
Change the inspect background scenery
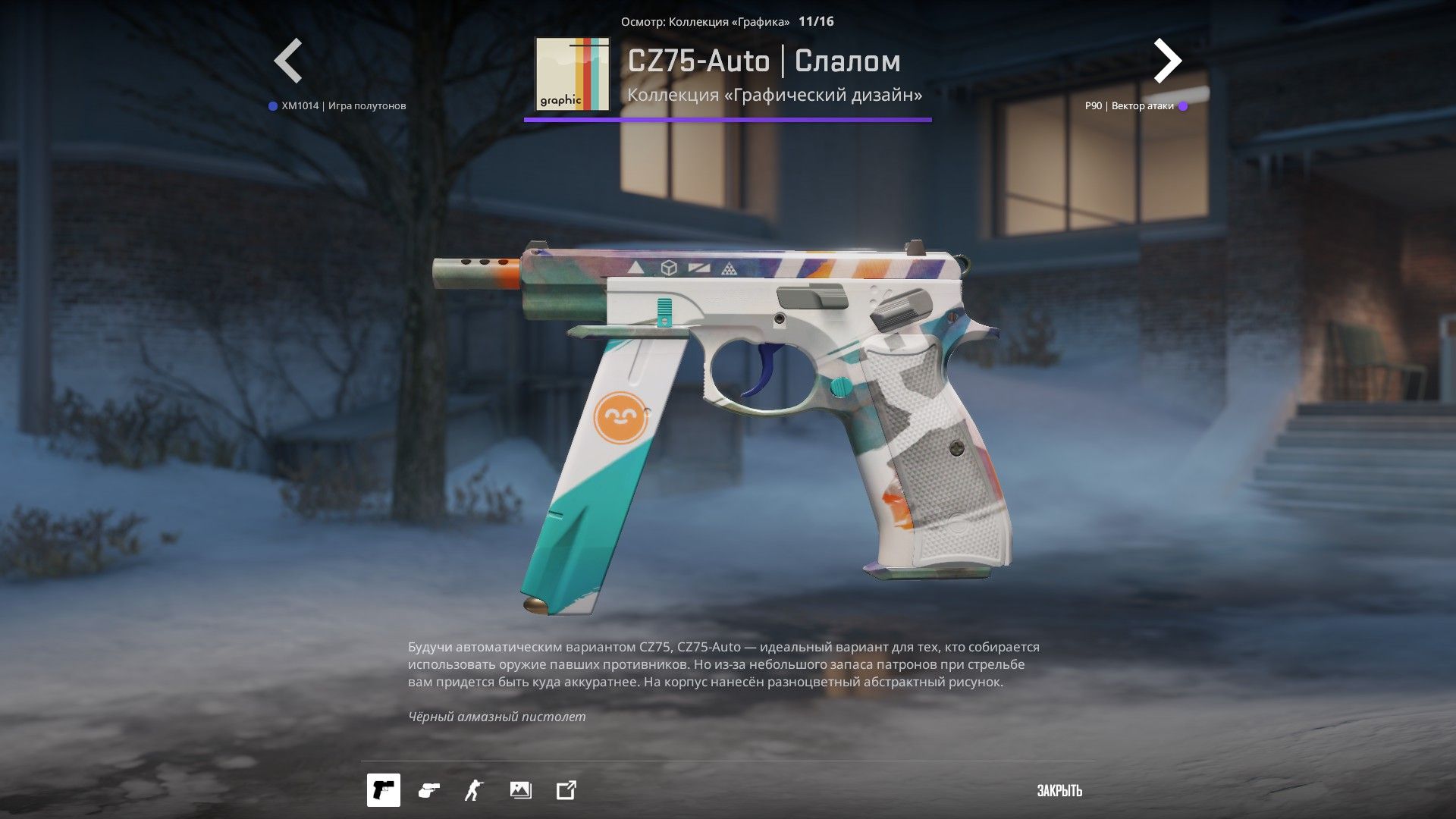coord(520,790)
